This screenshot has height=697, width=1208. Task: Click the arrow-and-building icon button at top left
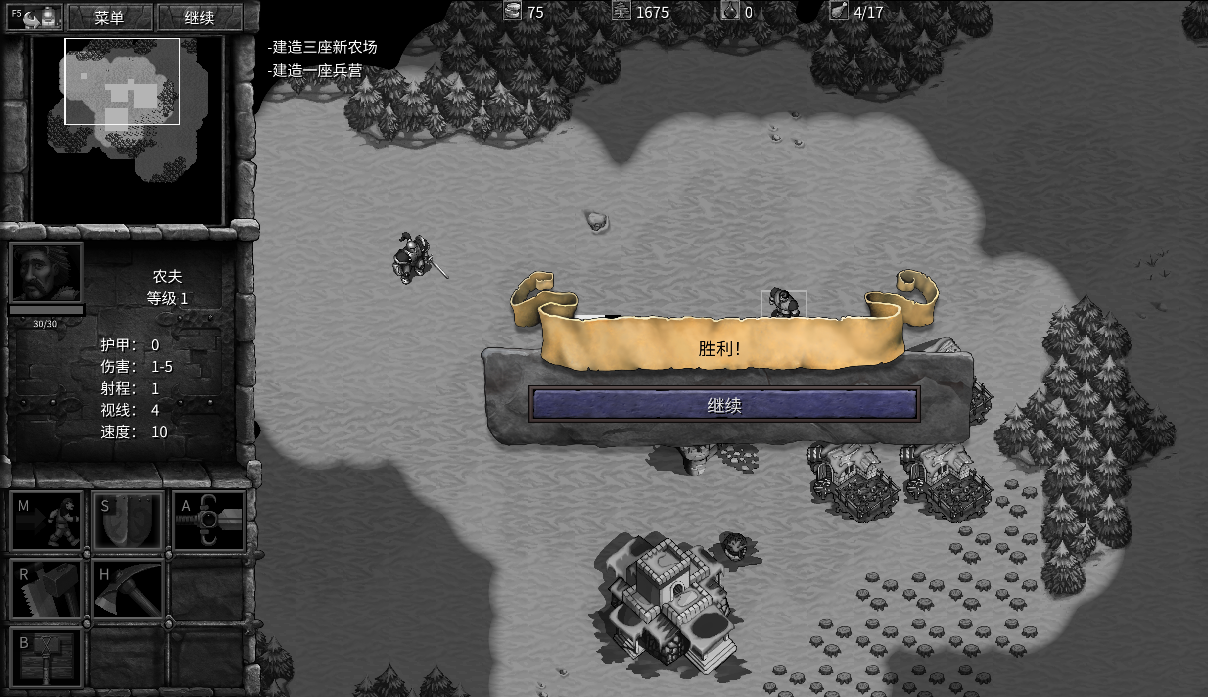(35, 17)
